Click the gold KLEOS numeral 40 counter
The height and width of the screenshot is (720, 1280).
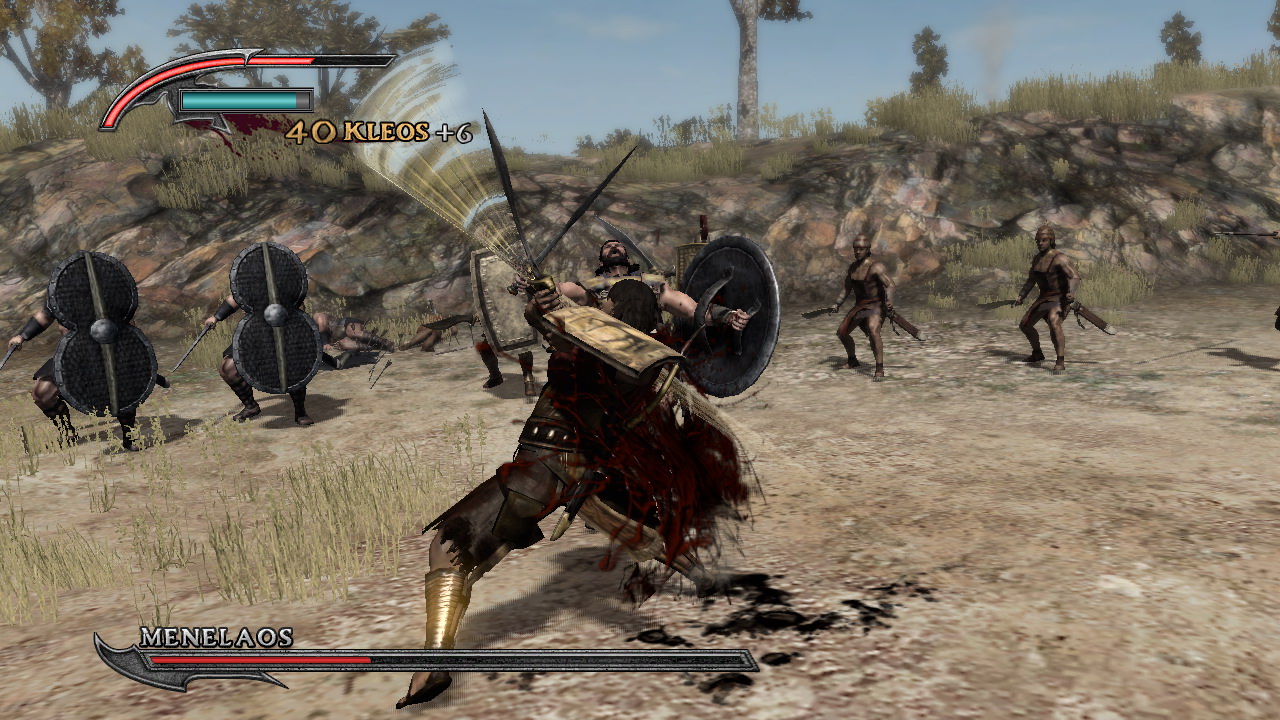(x=310, y=131)
